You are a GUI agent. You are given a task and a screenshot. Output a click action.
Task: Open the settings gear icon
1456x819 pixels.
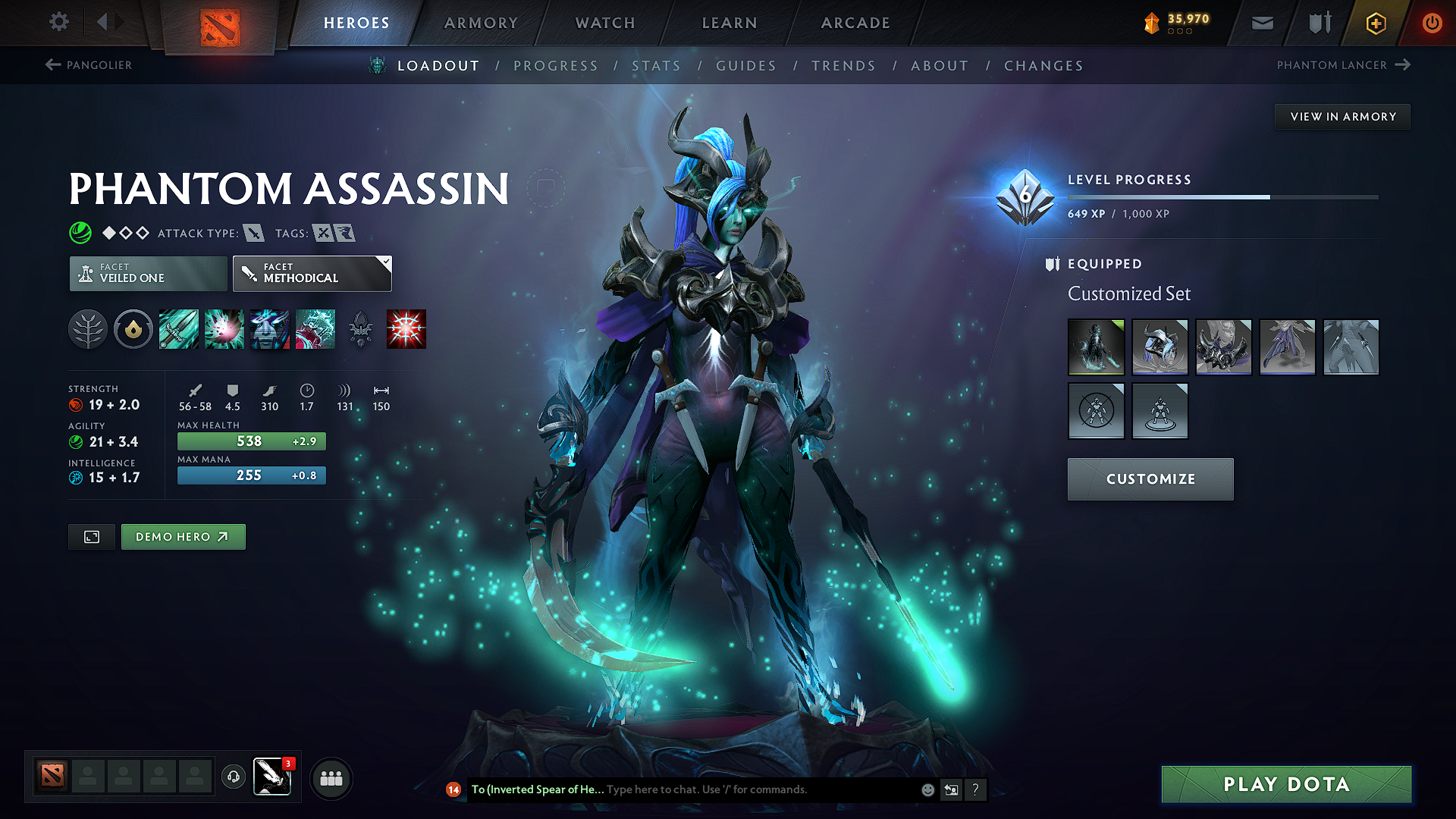pos(58,22)
